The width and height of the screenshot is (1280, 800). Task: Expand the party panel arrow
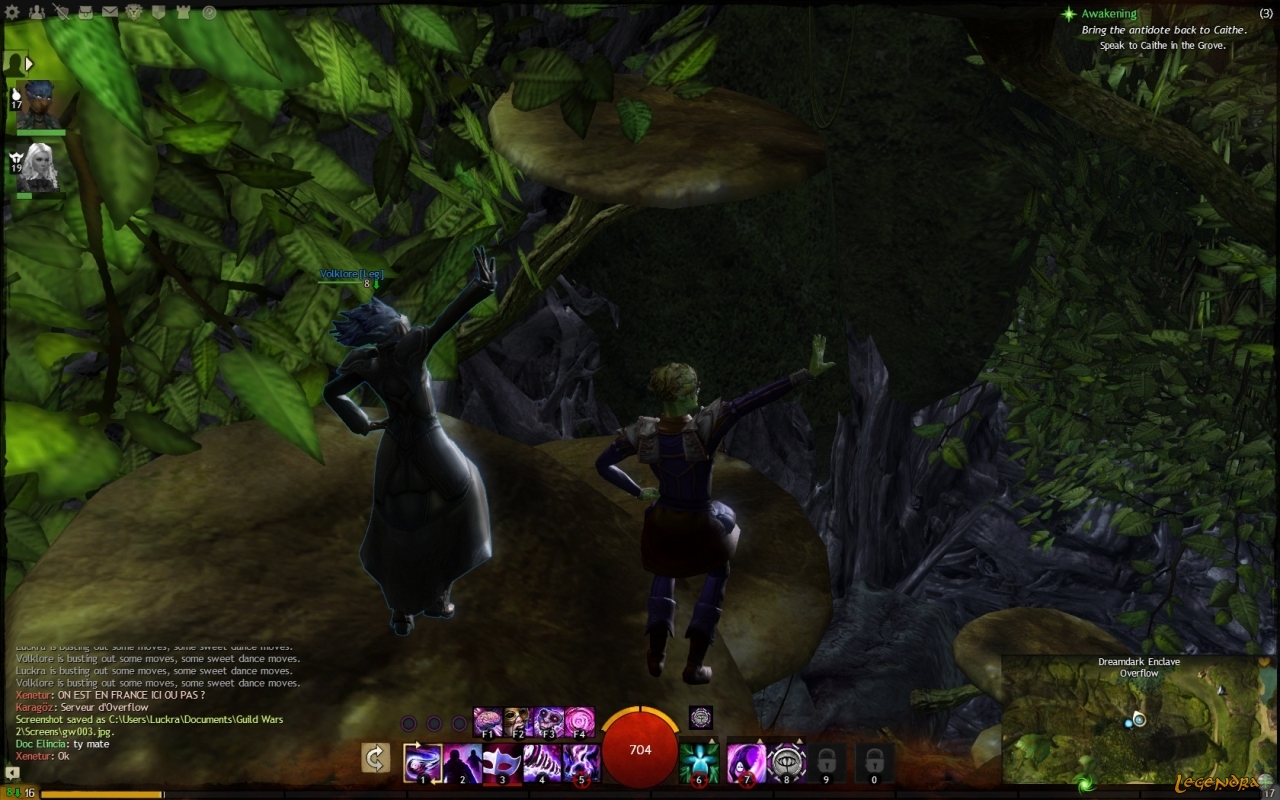(x=30, y=64)
